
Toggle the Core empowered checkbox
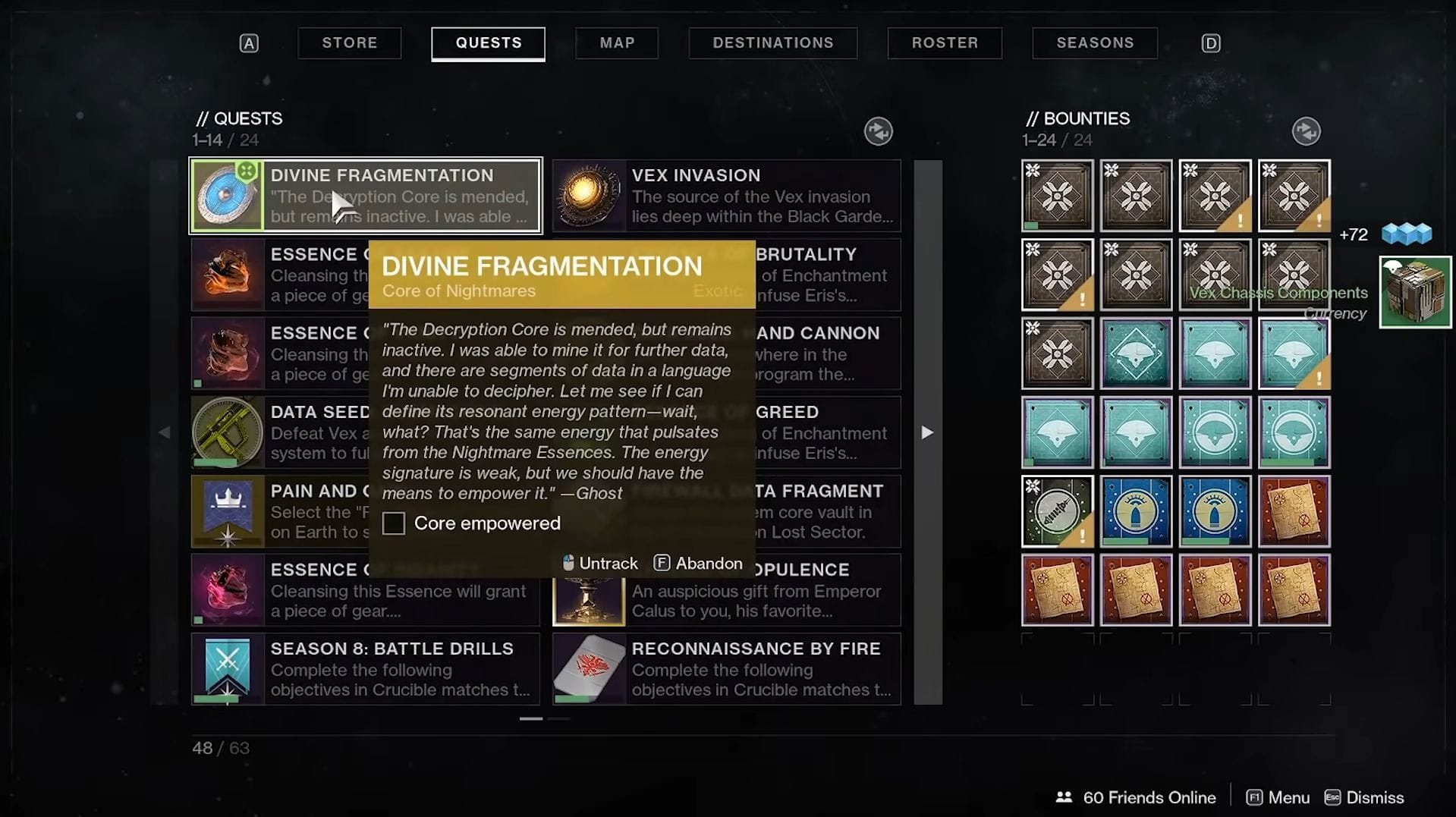pos(394,523)
